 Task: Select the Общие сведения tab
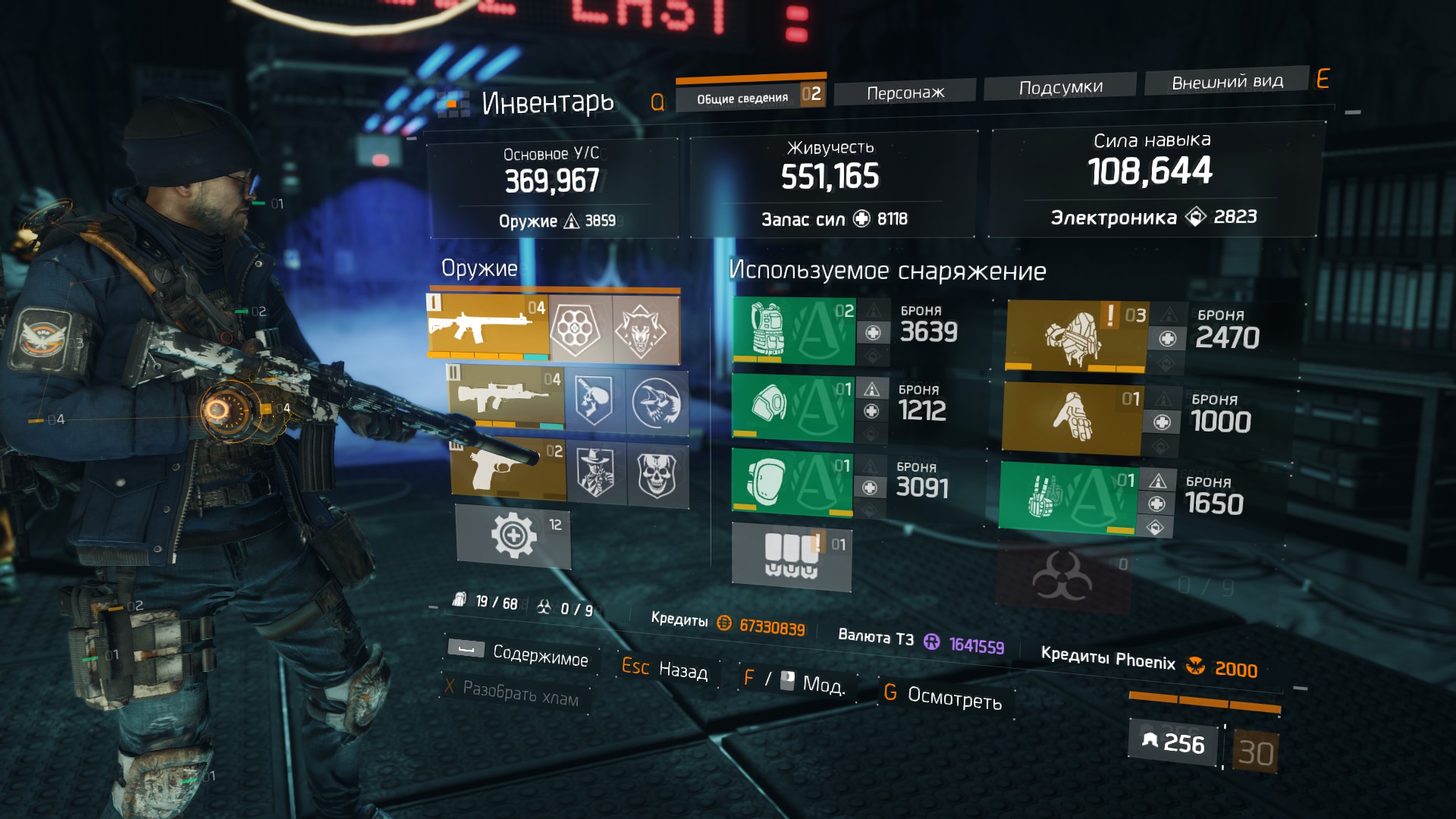tap(742, 98)
